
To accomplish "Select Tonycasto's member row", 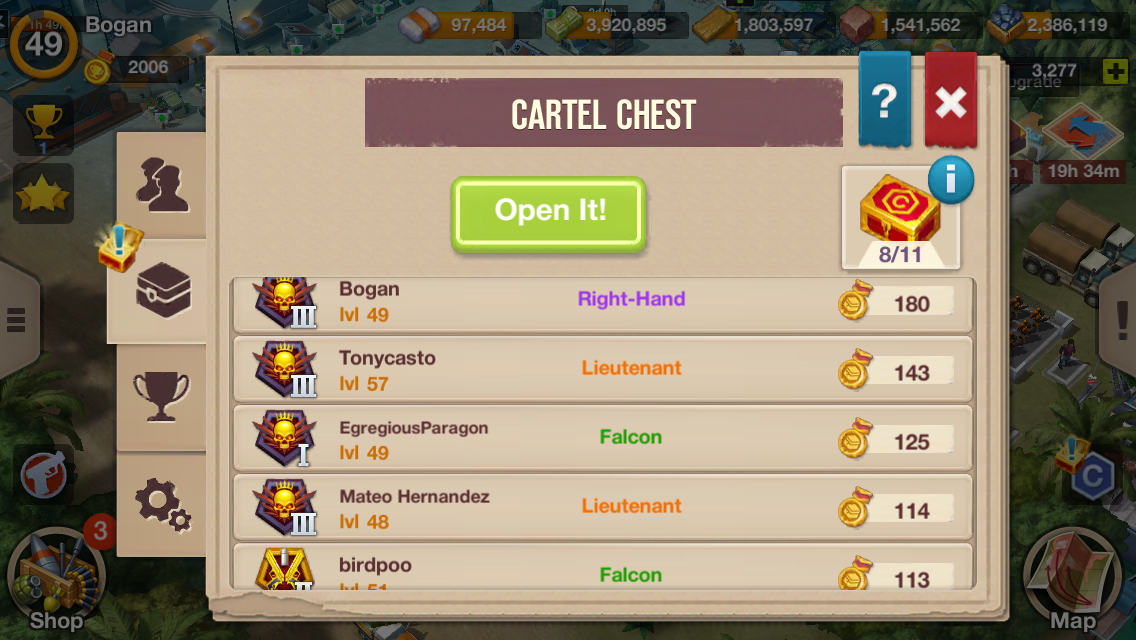I will 602,371.
